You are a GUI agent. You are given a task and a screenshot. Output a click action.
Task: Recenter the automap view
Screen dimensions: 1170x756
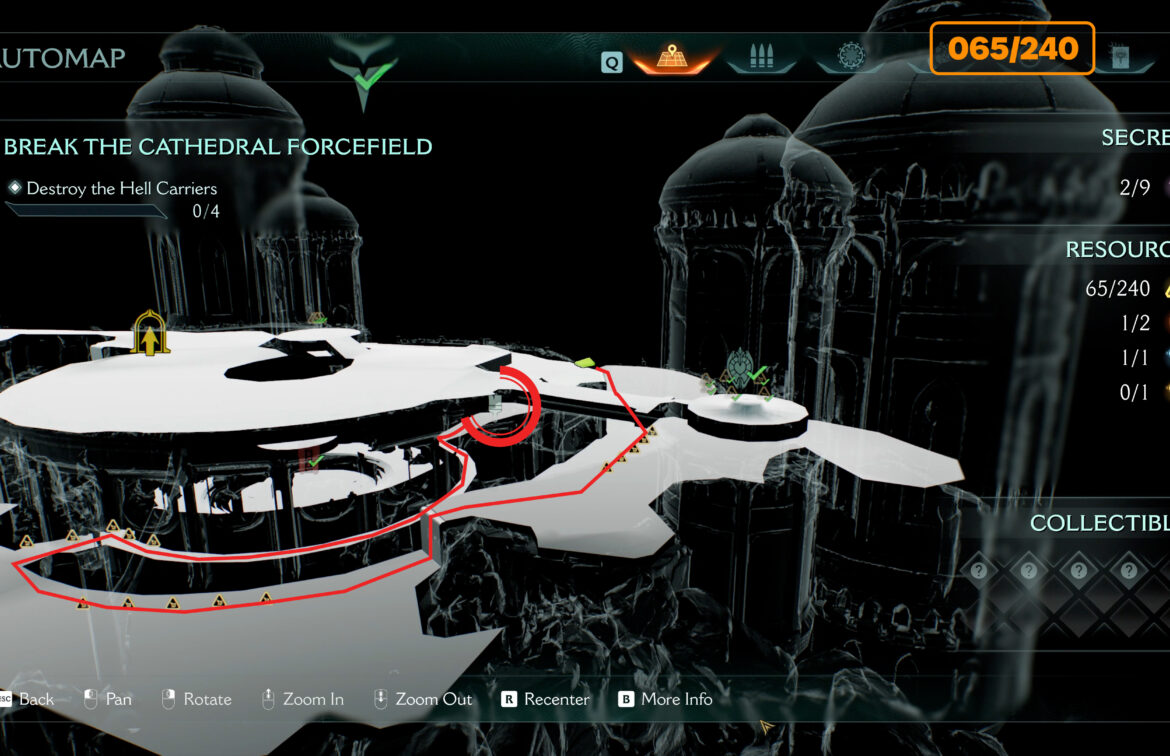click(x=545, y=699)
